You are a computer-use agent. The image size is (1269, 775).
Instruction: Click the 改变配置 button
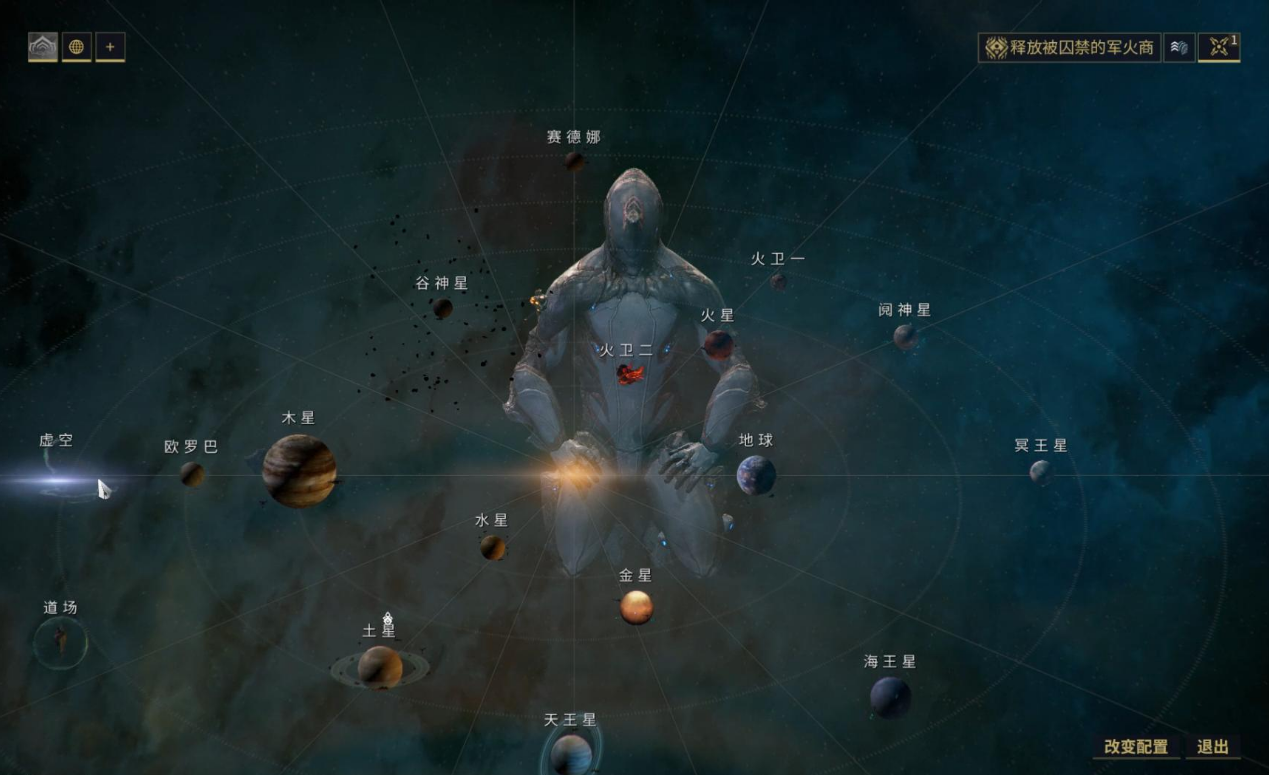[1135, 747]
